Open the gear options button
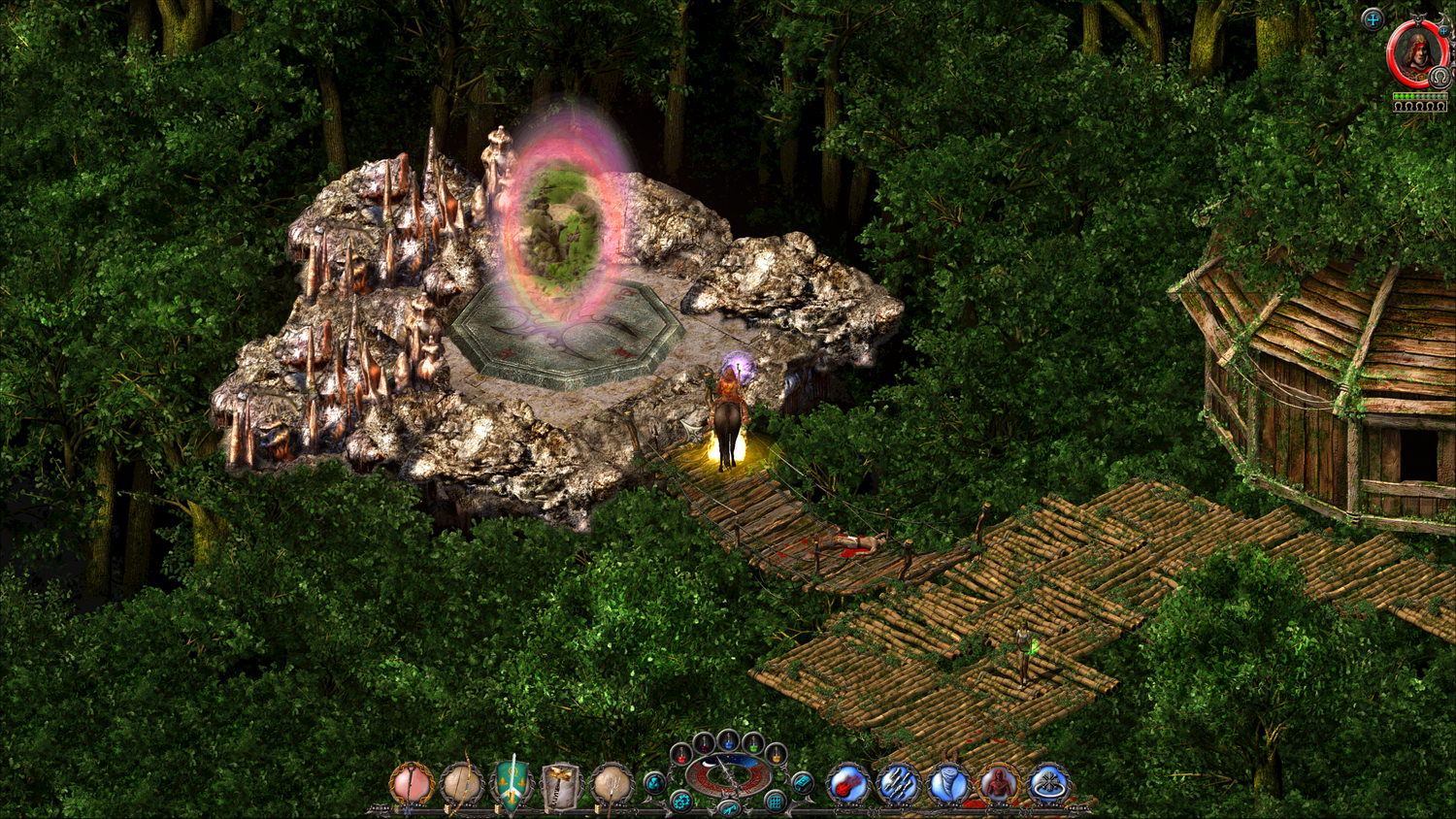Screen dimensions: 1456x819 [682, 802]
